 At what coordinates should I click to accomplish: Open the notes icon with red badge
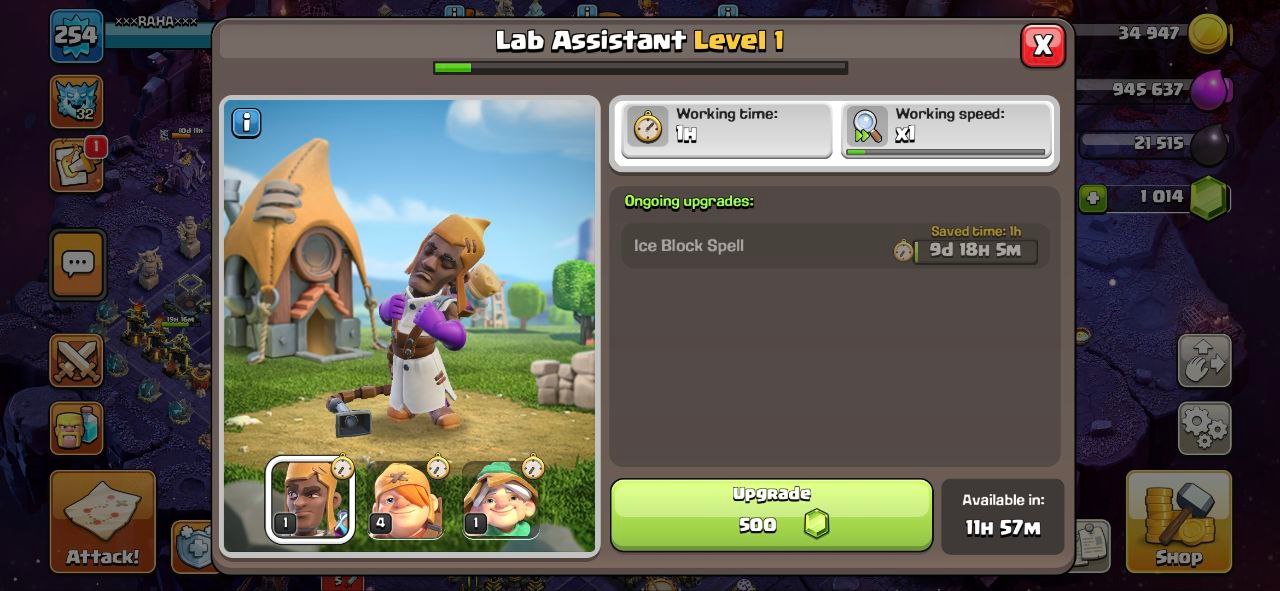coord(77,166)
